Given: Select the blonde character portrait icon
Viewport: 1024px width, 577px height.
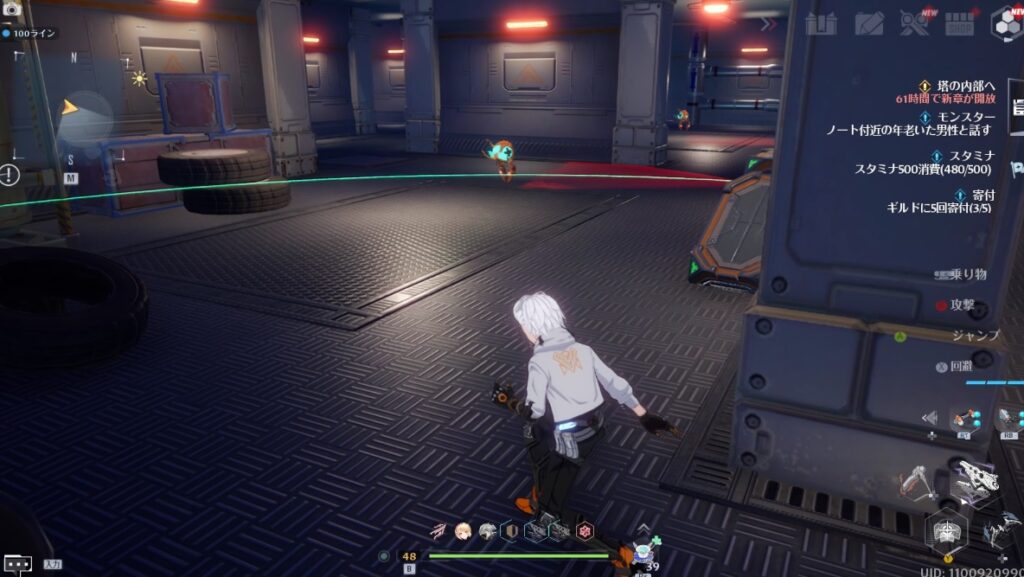Looking at the screenshot, I should [x=463, y=532].
